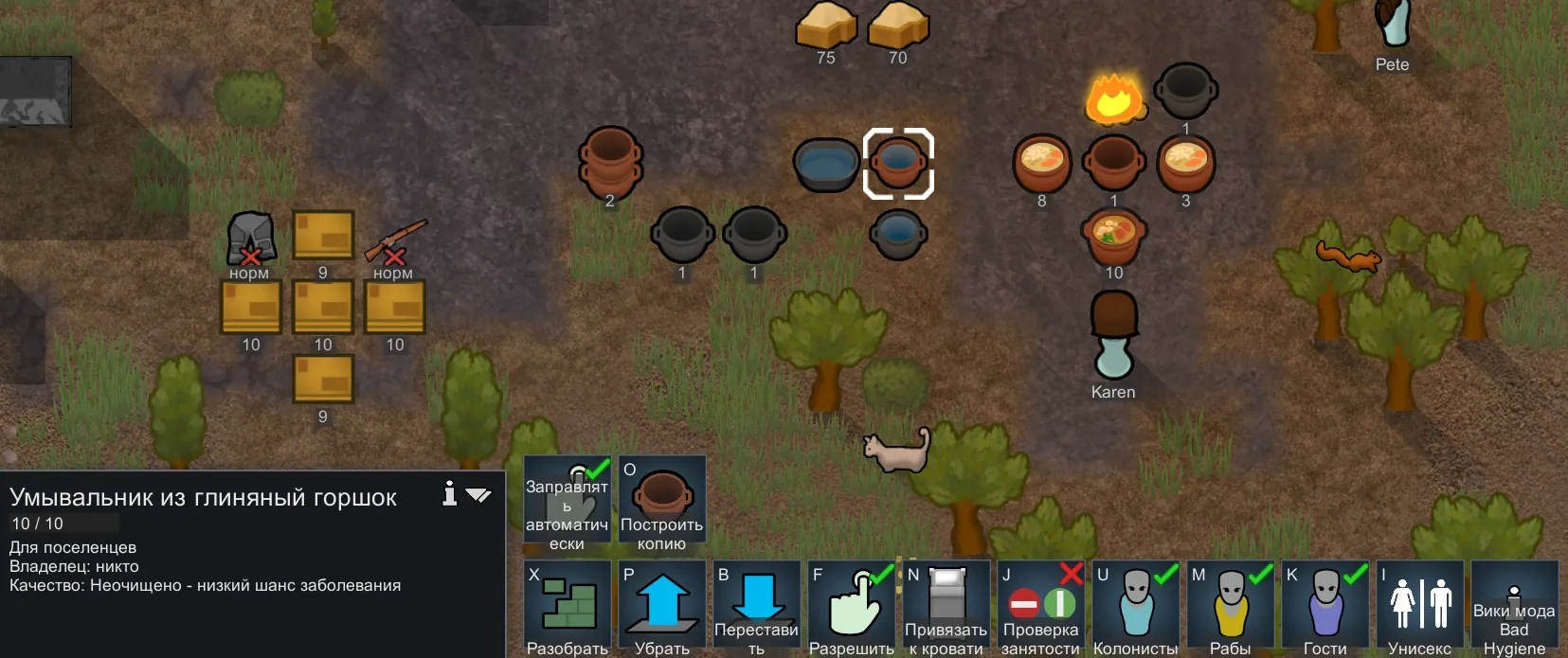Activate Привязать к кровати bed link

(946, 607)
